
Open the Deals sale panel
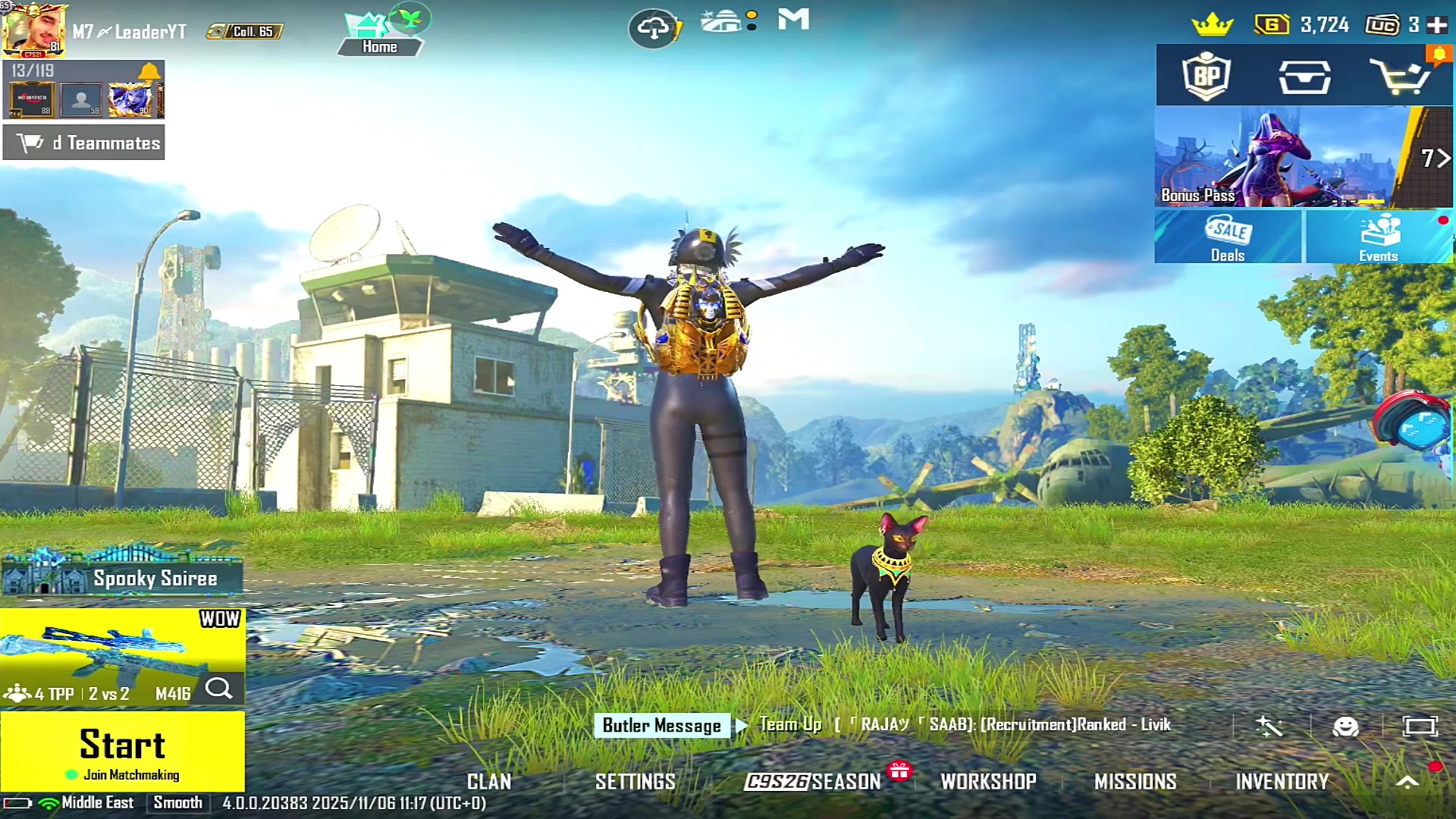1228,237
